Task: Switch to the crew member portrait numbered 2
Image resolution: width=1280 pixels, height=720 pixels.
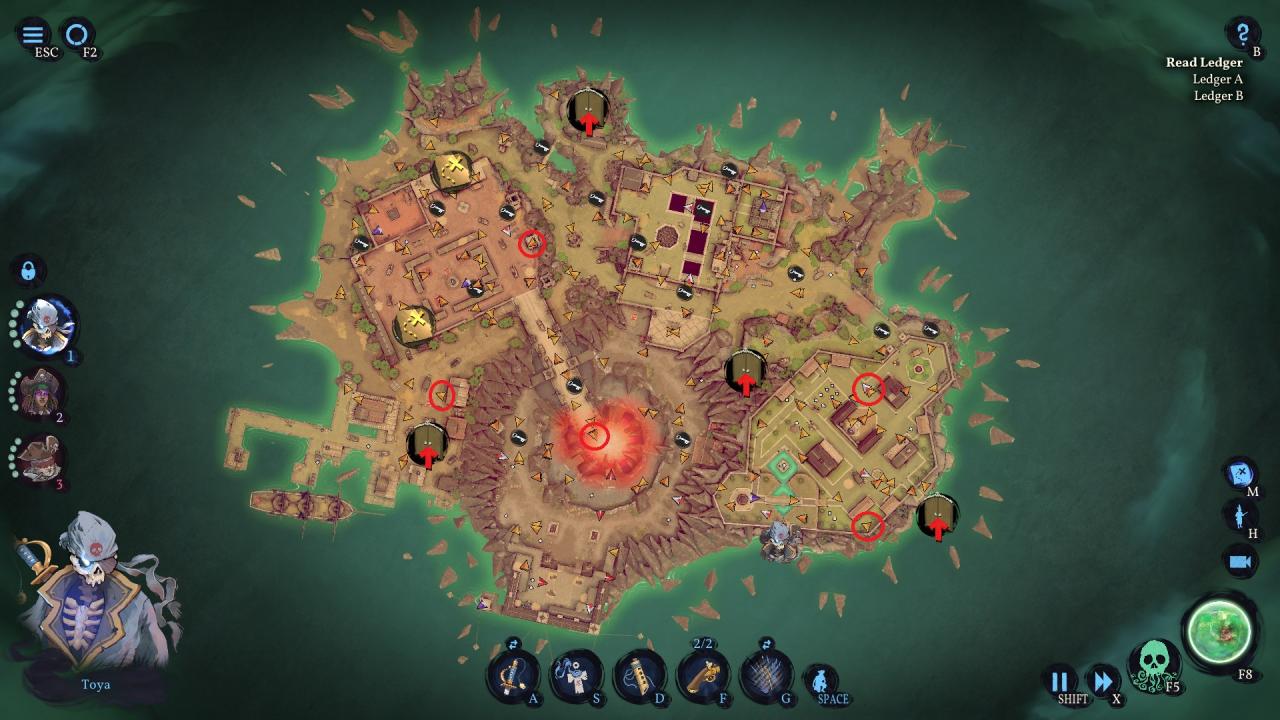Action: 41,393
